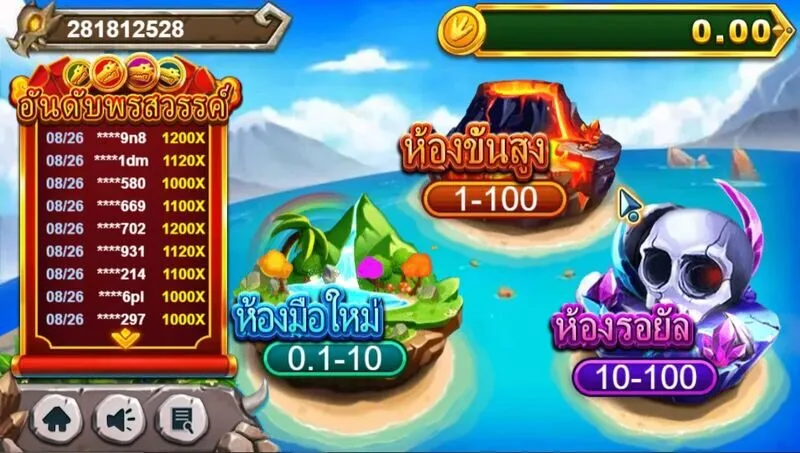Screen dimensions: 800x453
Task: Select the leaderboard row for ****702
Action: coord(125,227)
